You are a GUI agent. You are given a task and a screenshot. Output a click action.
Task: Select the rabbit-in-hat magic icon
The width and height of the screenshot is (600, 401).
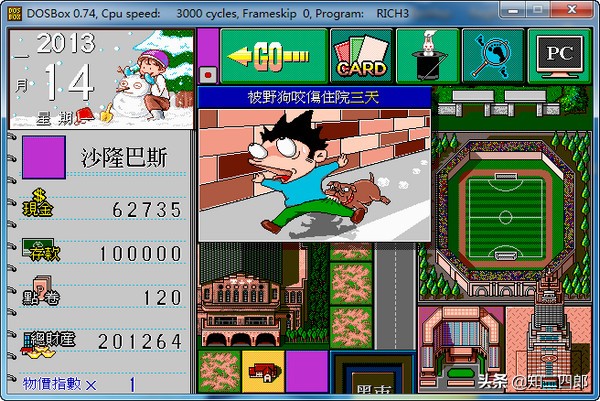click(427, 56)
